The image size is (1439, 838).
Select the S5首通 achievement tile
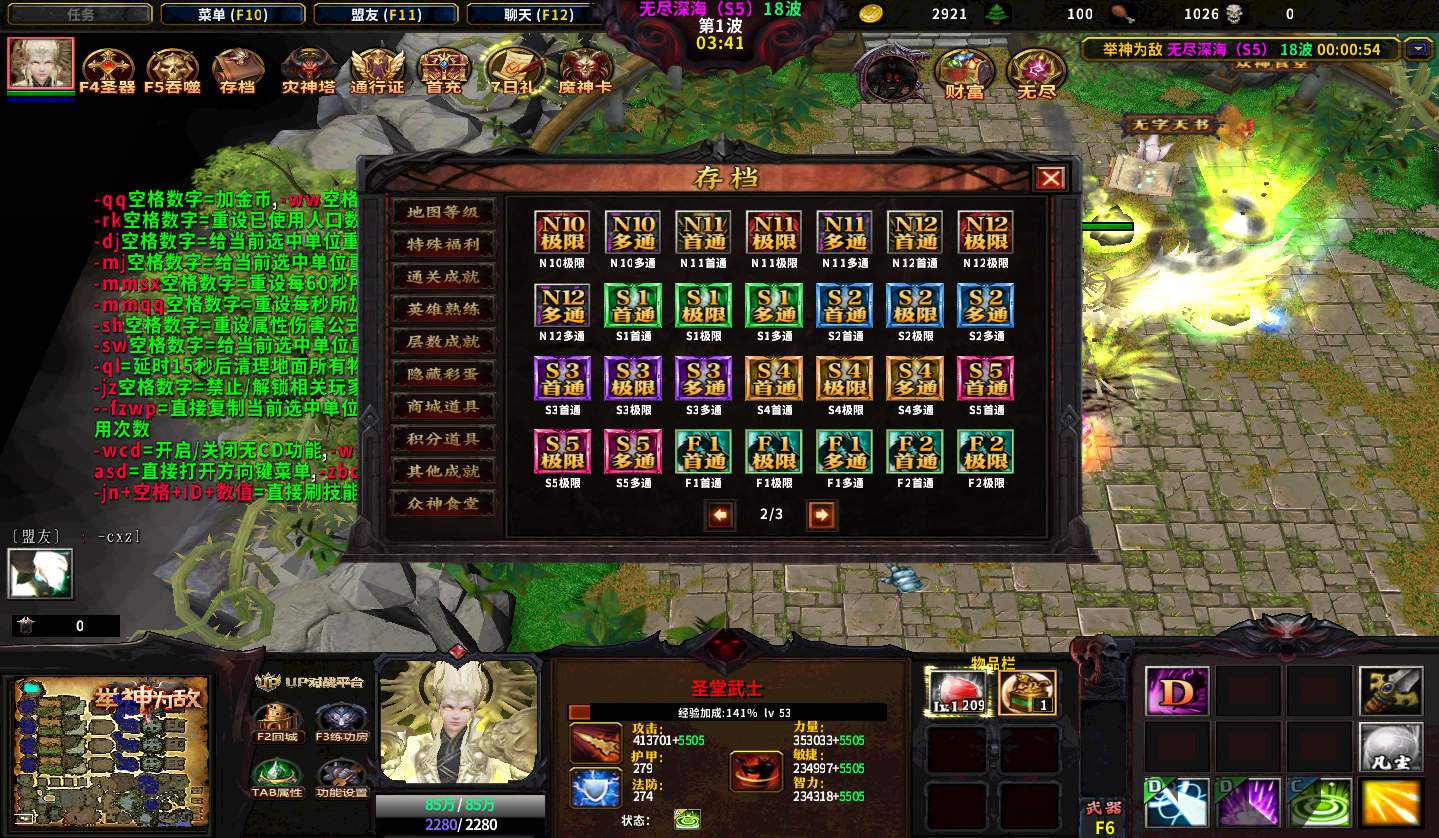(985, 379)
